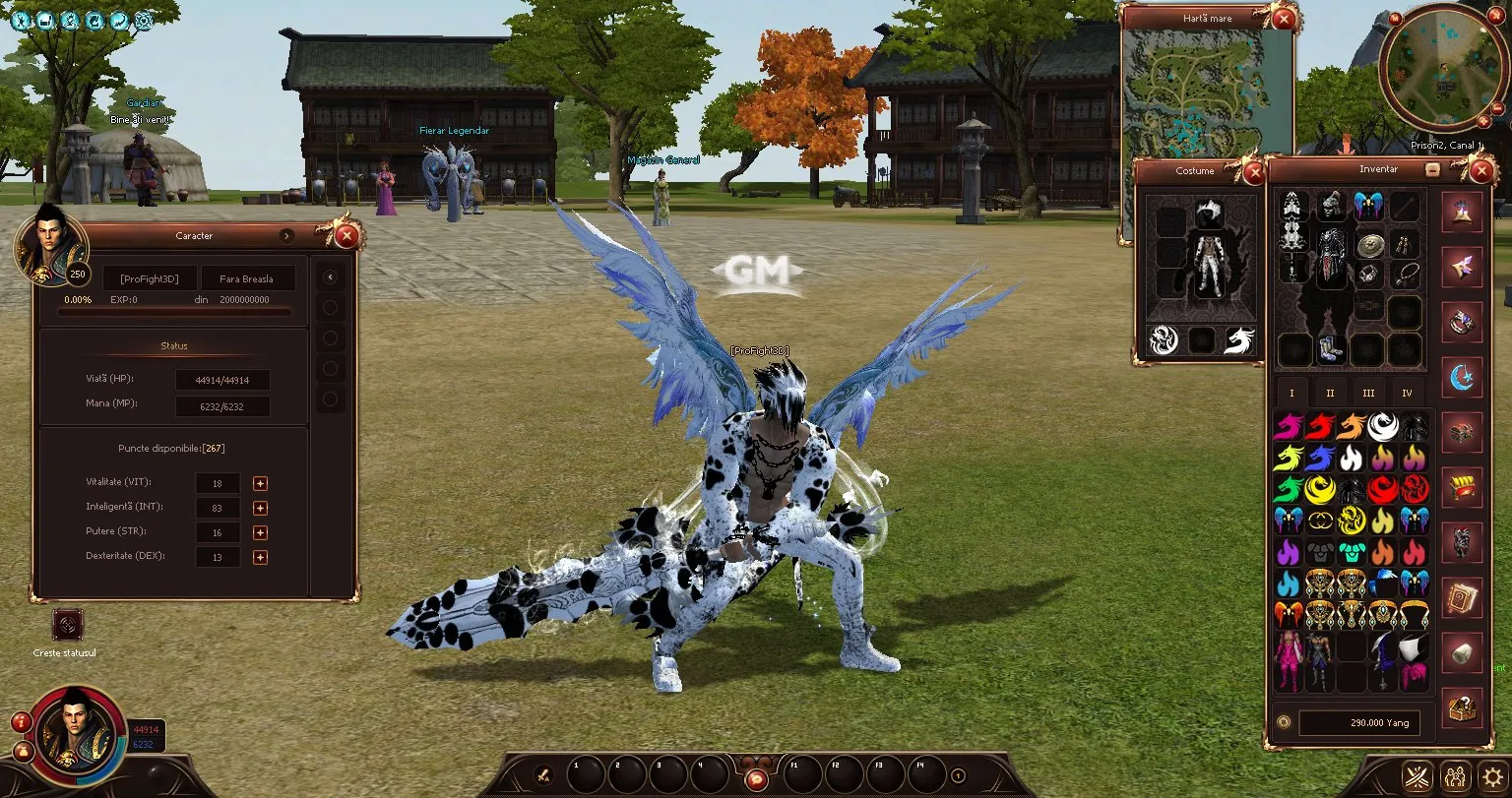The width and height of the screenshot is (1512, 798).
Task: Collapse the side arrow on the Caracter window edge
Action: coord(330,276)
